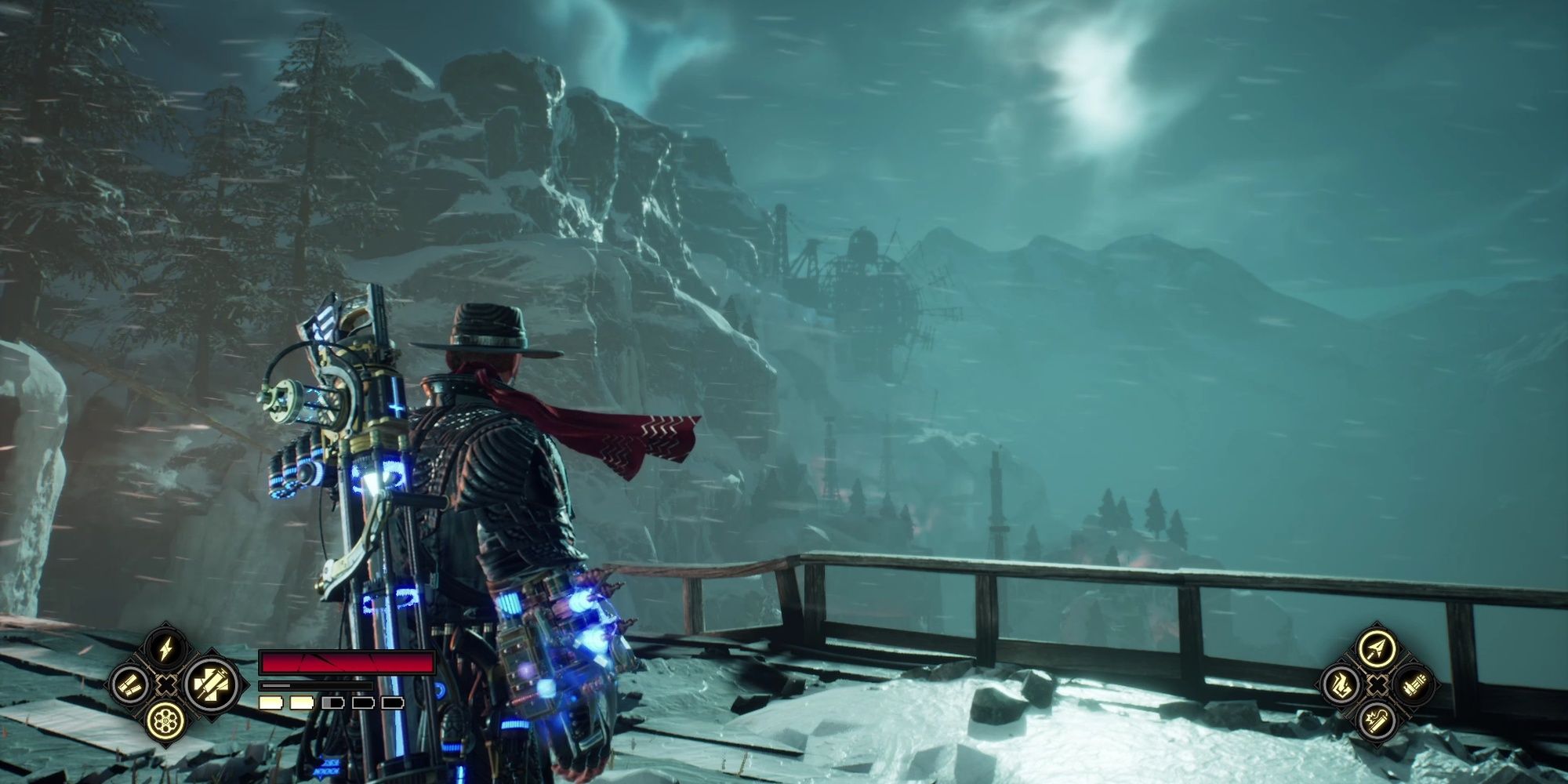The width and height of the screenshot is (1568, 784).
Task: Toggle the partially filled third battery pip
Action: (x=332, y=702)
